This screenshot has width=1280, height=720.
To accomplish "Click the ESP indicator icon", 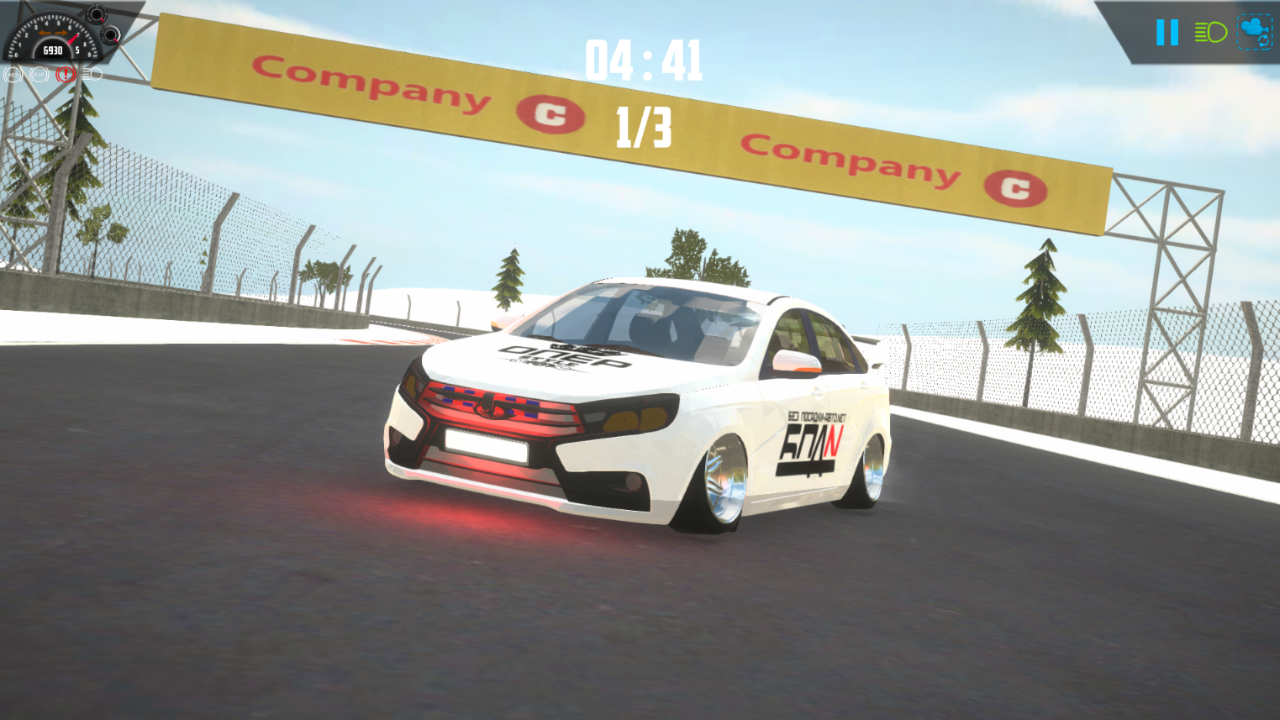I will point(39,74).
